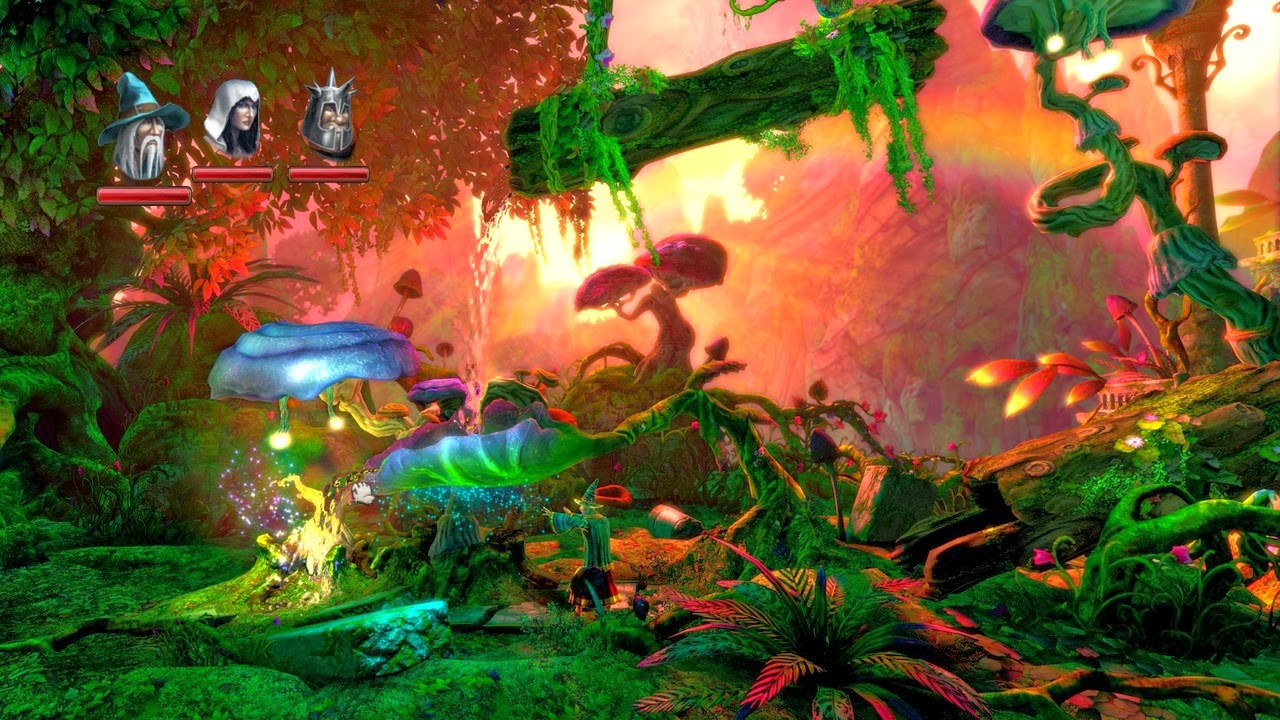The height and width of the screenshot is (720, 1280).
Task: Click the thief's red health bar
Action: pyautogui.click(x=232, y=172)
